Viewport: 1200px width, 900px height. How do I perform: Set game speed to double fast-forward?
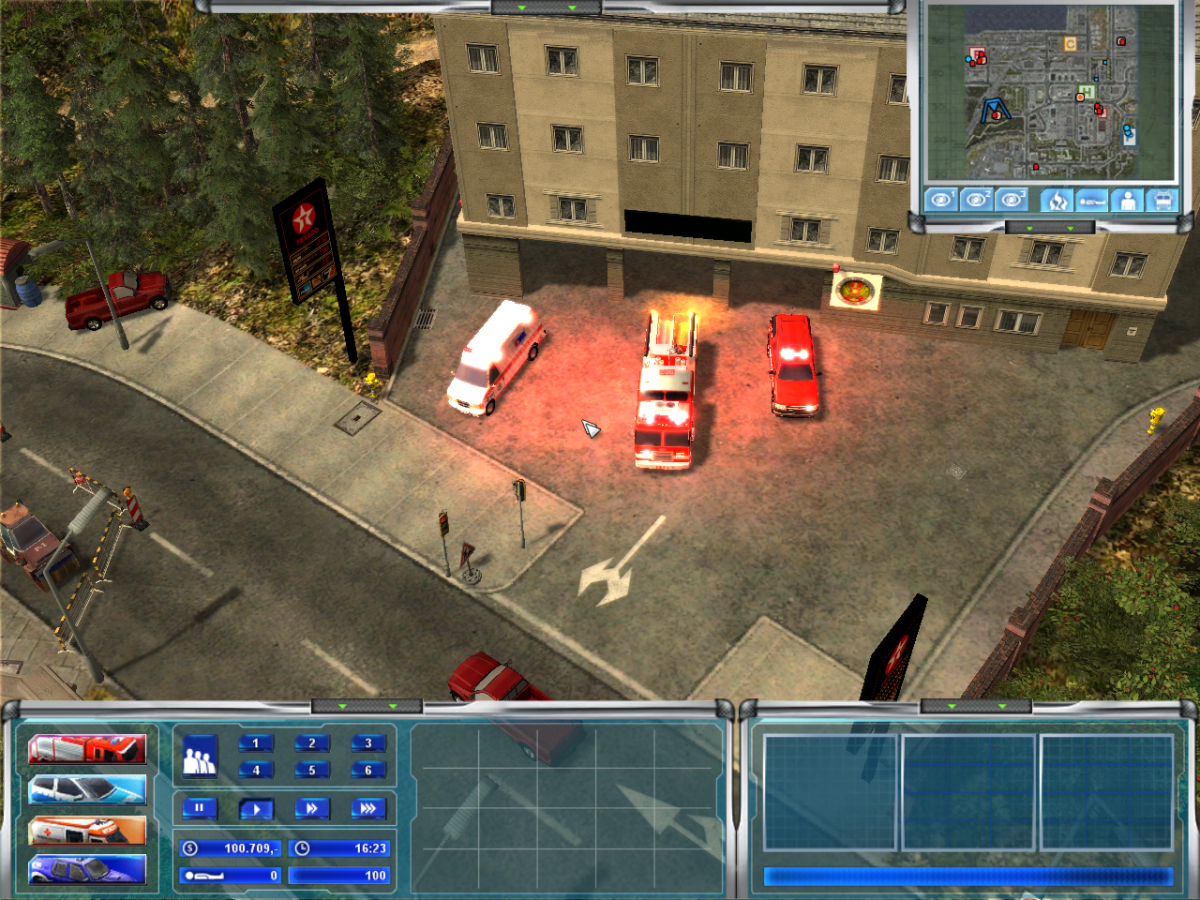pyautogui.click(x=312, y=808)
